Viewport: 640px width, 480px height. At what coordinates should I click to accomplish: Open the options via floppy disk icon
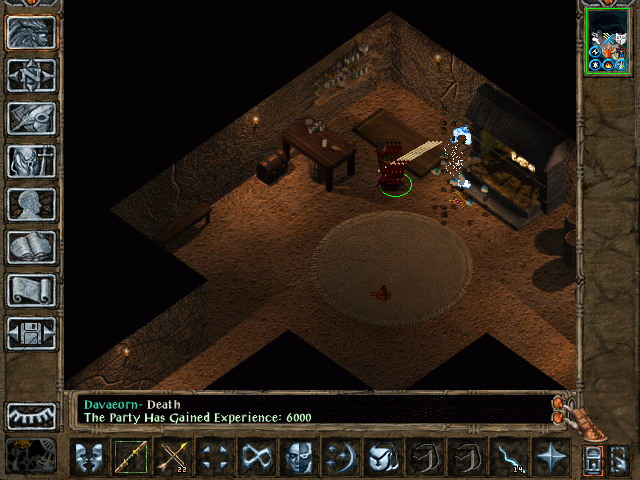pos(32,333)
